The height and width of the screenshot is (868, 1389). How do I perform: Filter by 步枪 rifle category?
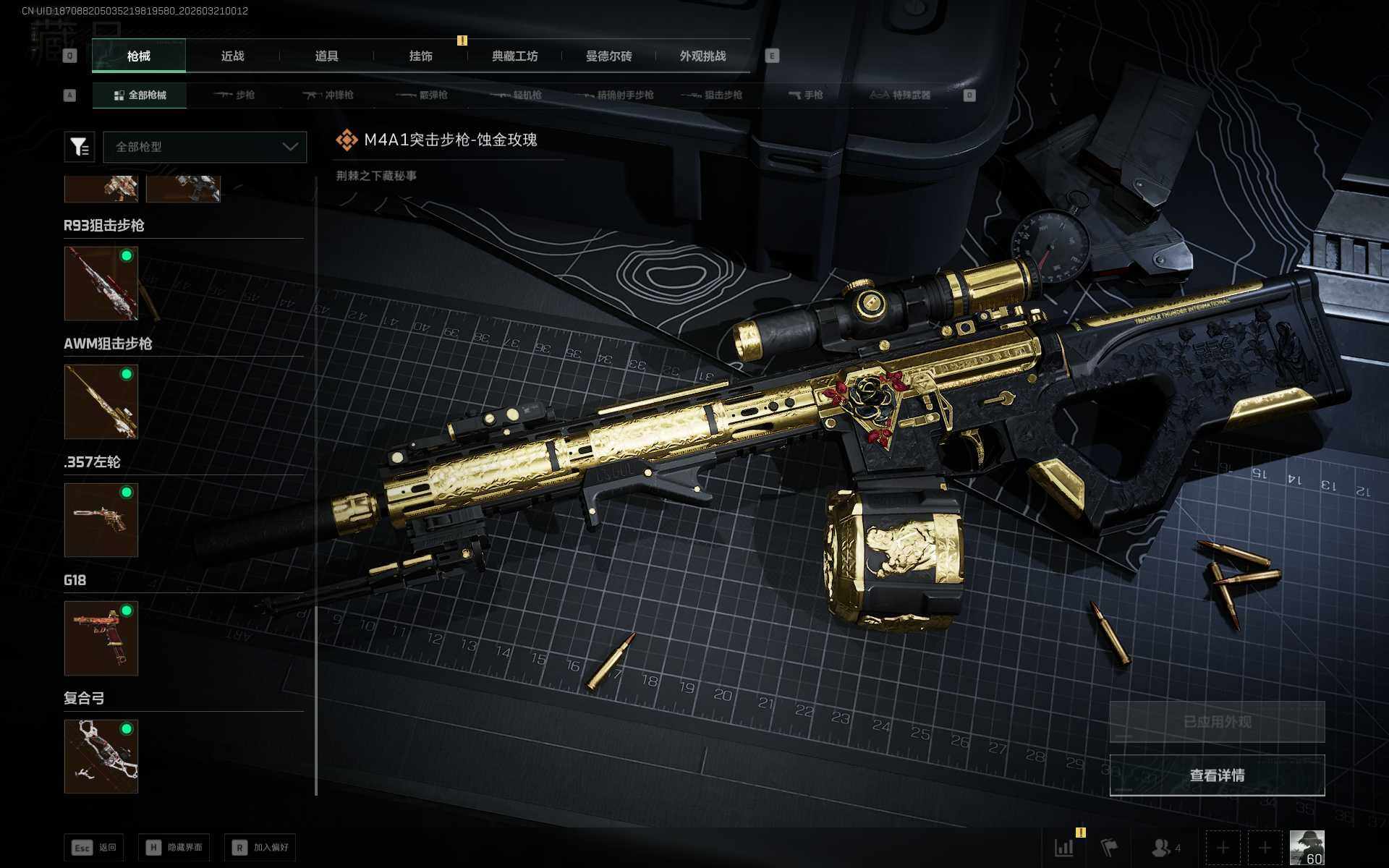coord(235,95)
